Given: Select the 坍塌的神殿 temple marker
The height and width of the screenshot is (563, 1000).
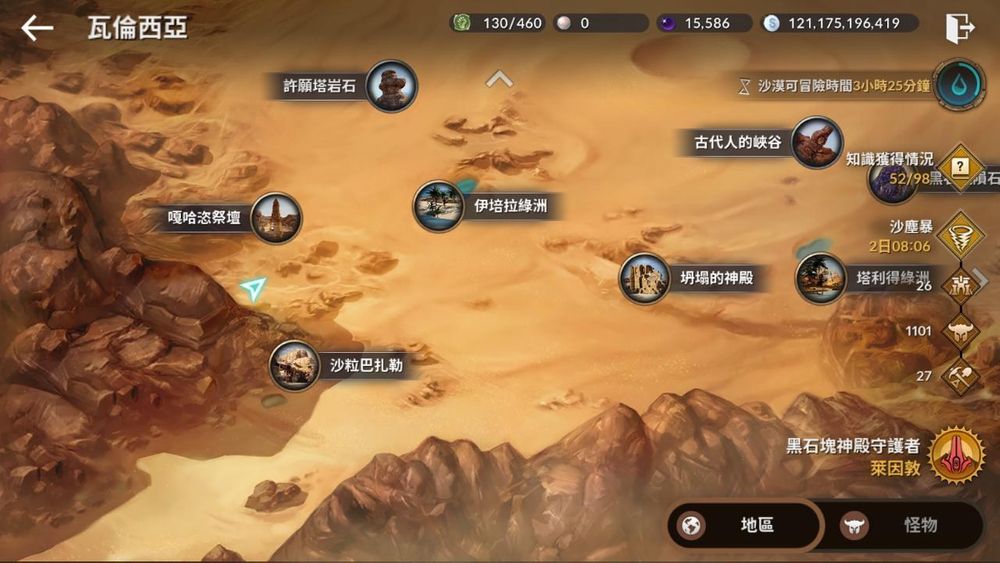Looking at the screenshot, I should coord(645,278).
